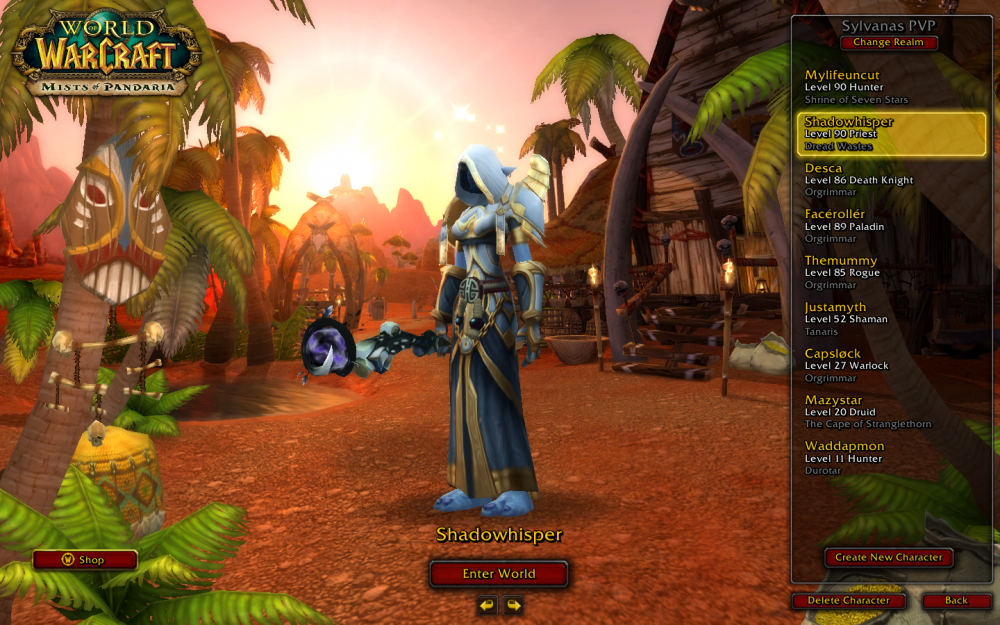Open the in-game Shop
Image resolution: width=1000 pixels, height=625 pixels.
point(85,560)
